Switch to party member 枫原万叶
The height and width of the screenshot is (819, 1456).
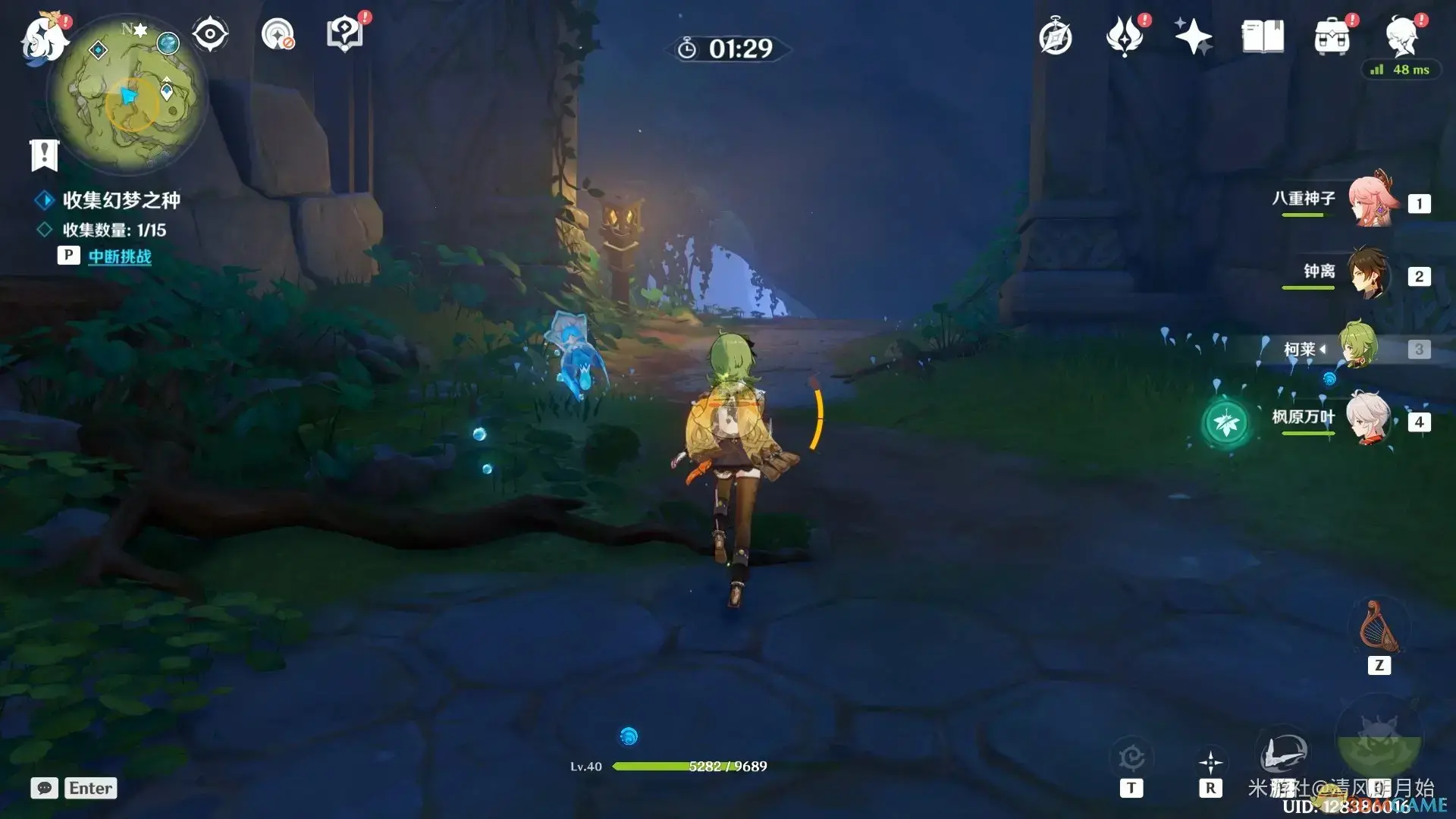1370,419
